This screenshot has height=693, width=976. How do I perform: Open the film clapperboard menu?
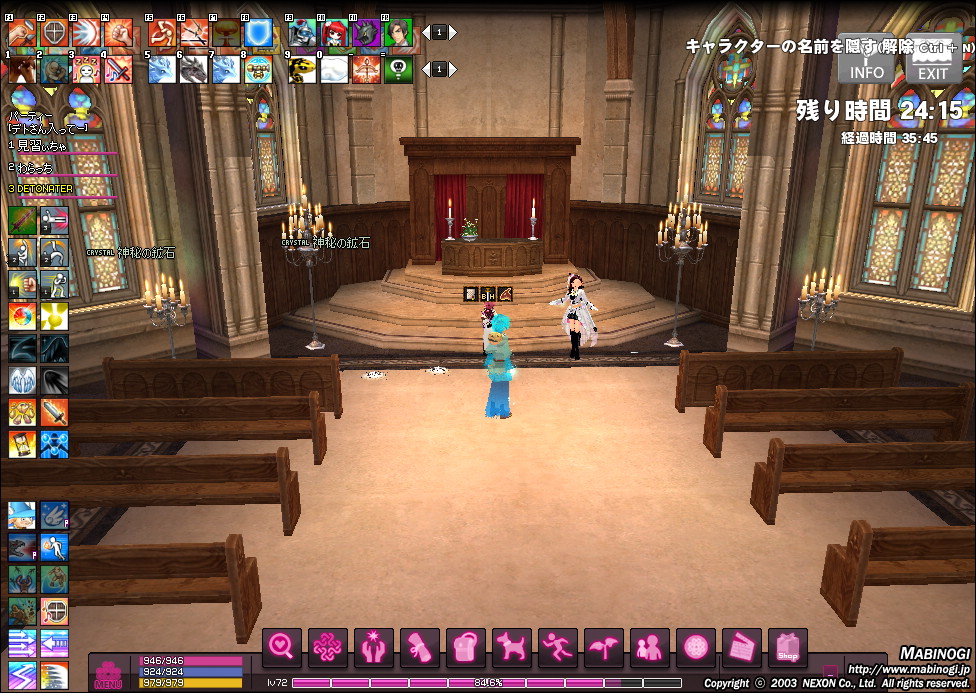point(741,648)
